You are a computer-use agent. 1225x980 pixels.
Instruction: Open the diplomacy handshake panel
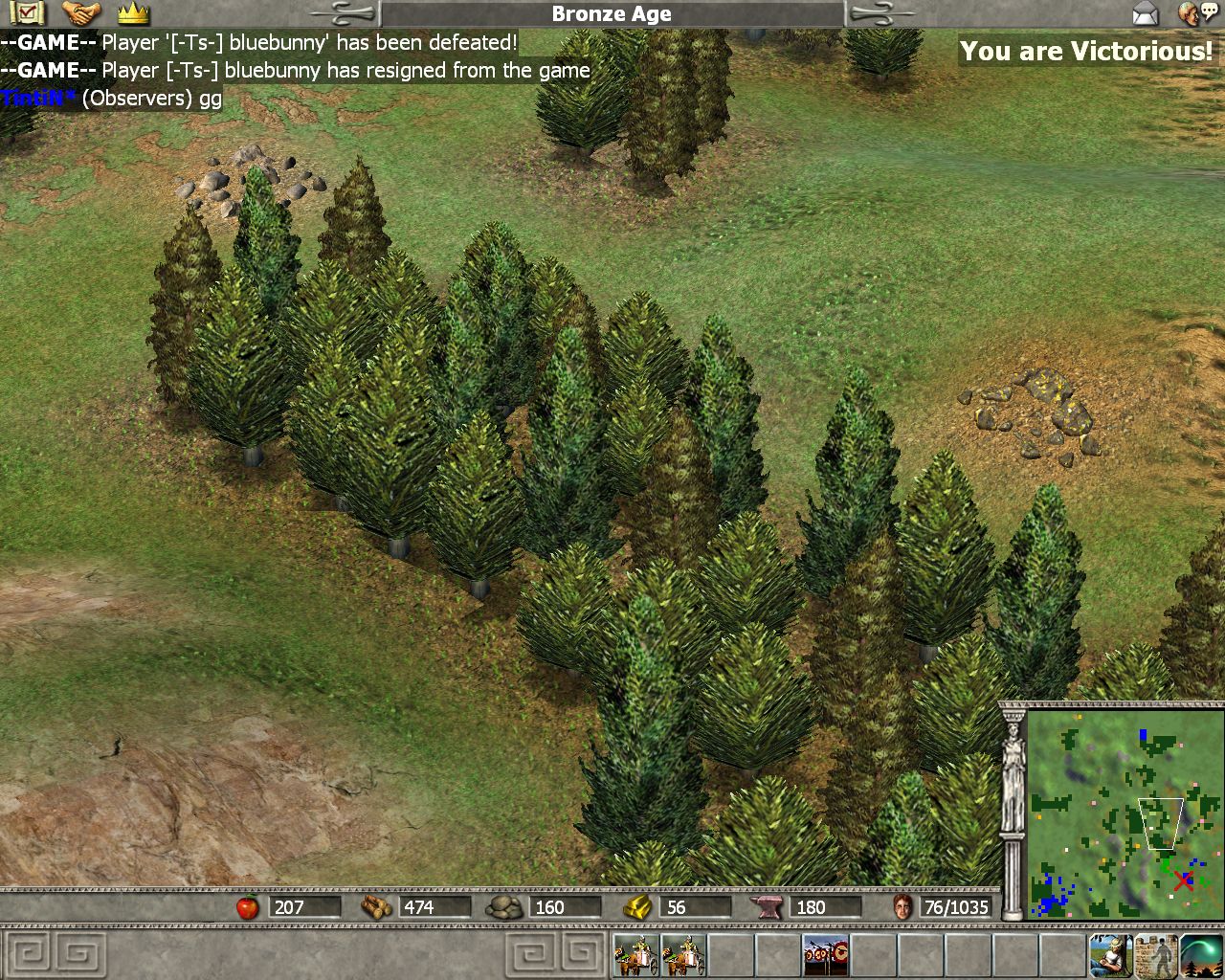click(x=81, y=13)
